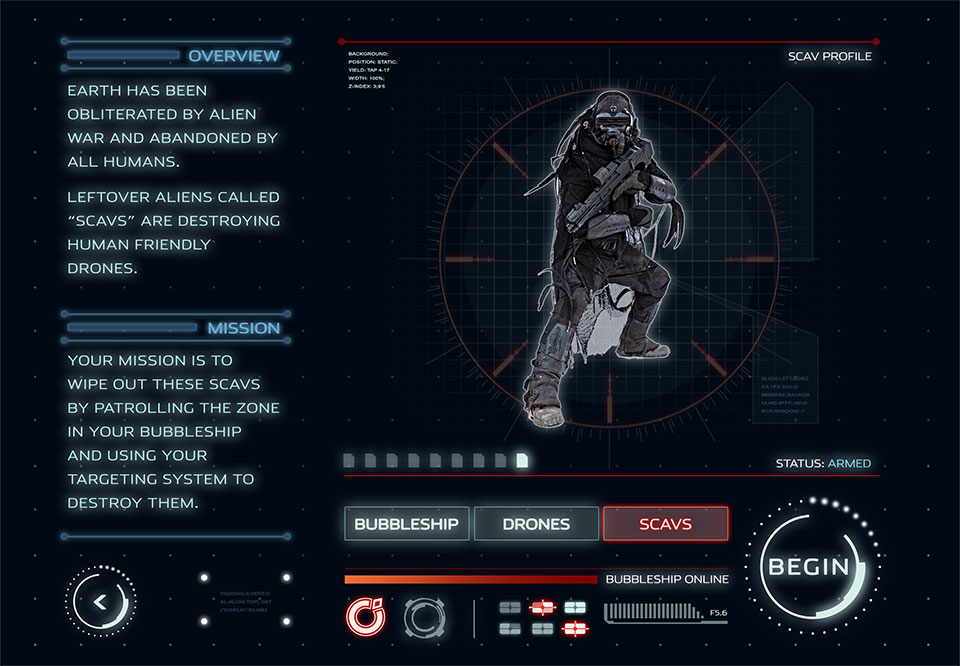
Task: Open the Scavs profile tab
Action: 665,523
